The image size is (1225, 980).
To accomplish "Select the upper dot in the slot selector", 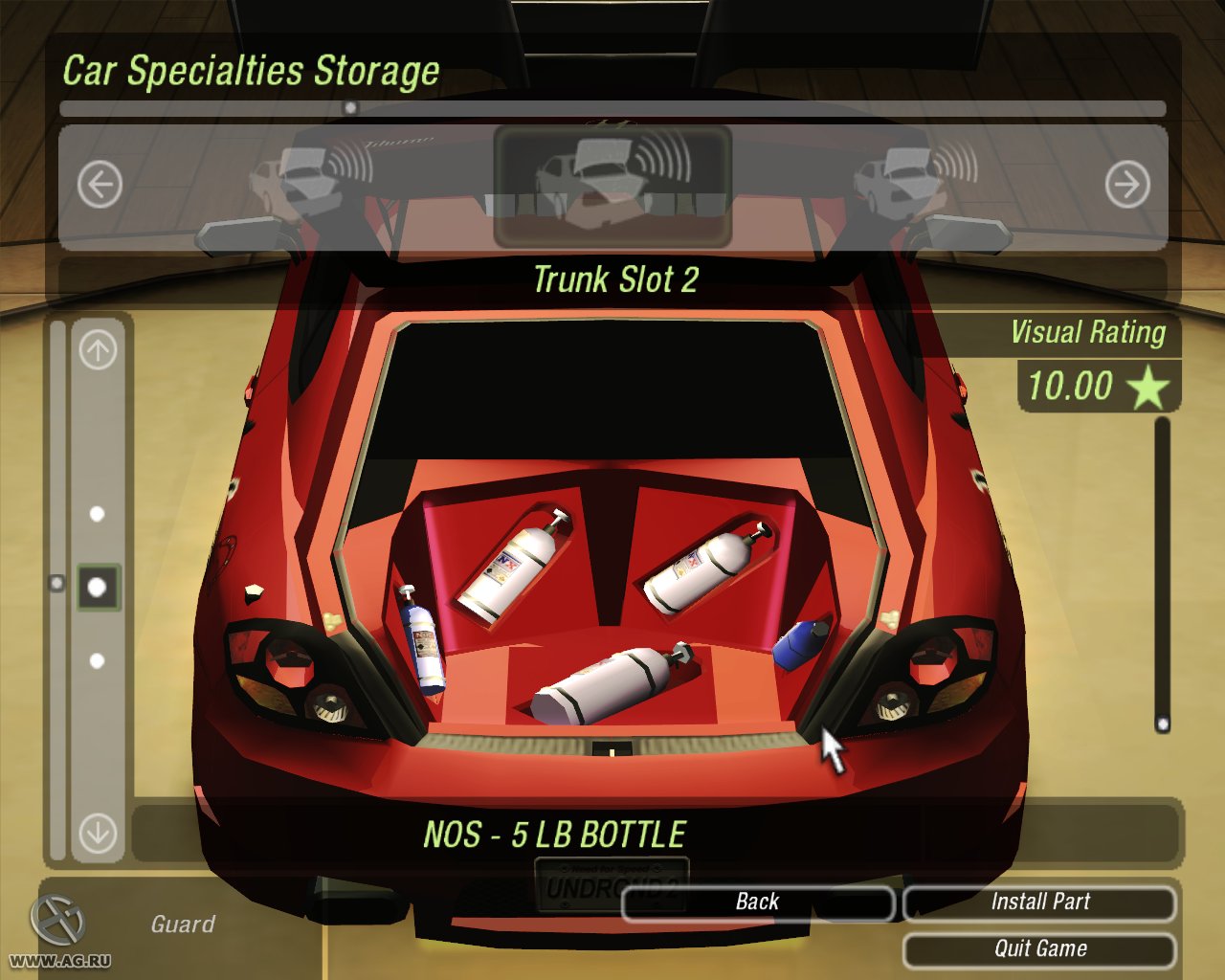I will point(97,513).
